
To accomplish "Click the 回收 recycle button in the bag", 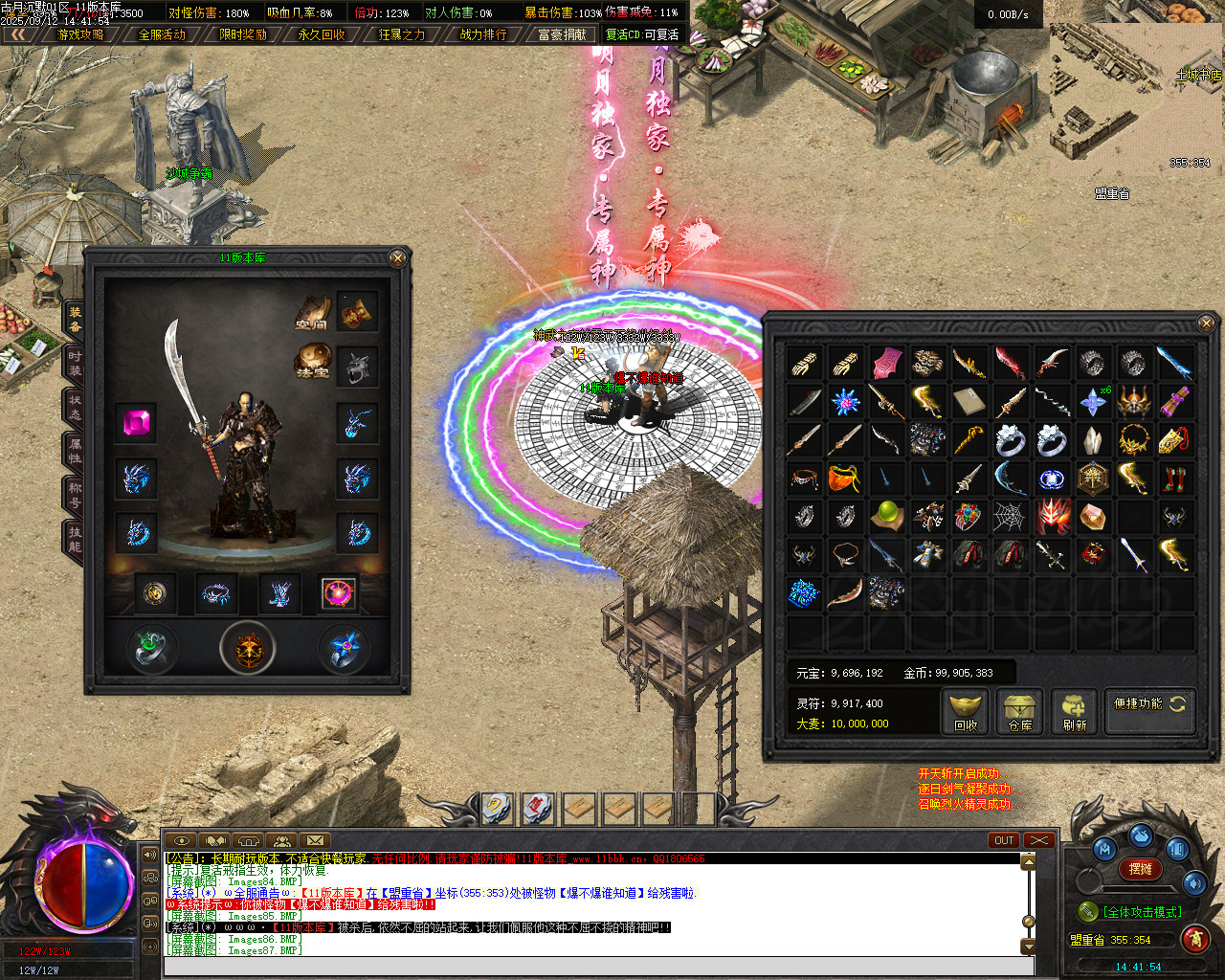I will (966, 713).
